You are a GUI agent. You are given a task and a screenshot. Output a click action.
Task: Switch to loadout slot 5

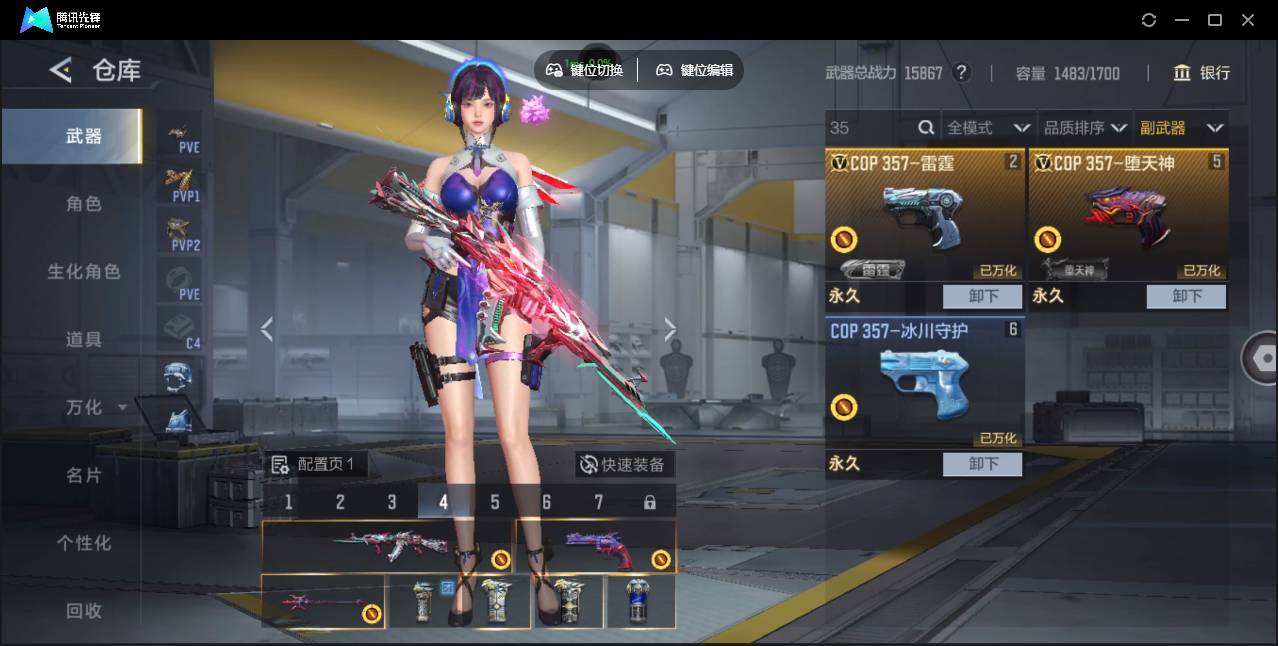click(x=495, y=502)
